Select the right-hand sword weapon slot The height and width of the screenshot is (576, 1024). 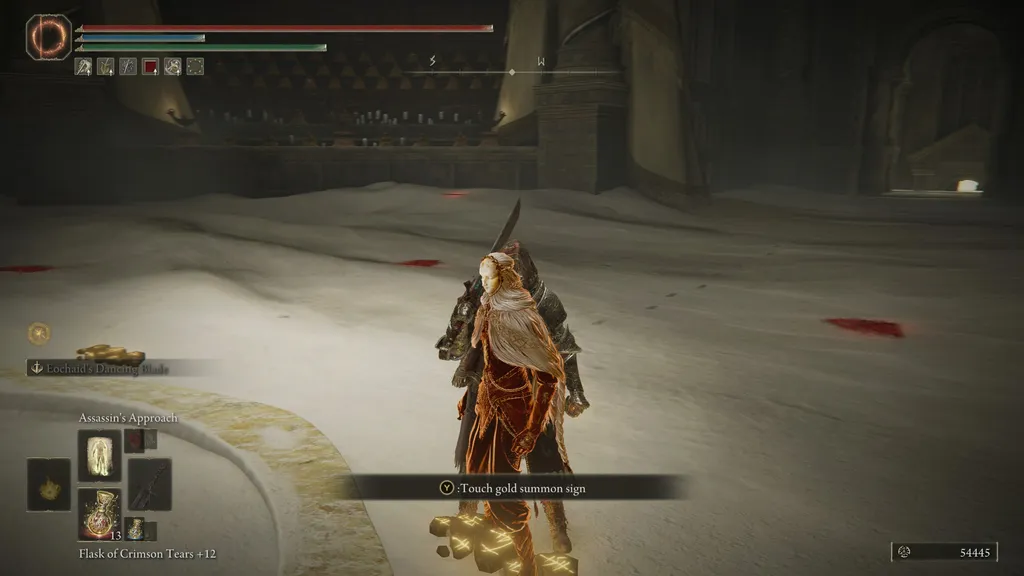pos(149,484)
